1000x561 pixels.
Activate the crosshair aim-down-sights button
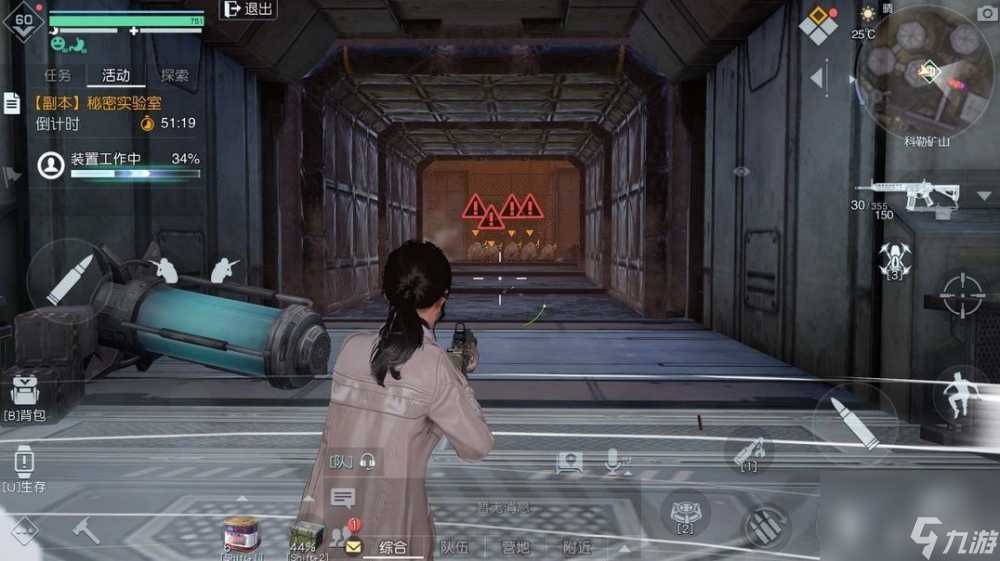[963, 295]
